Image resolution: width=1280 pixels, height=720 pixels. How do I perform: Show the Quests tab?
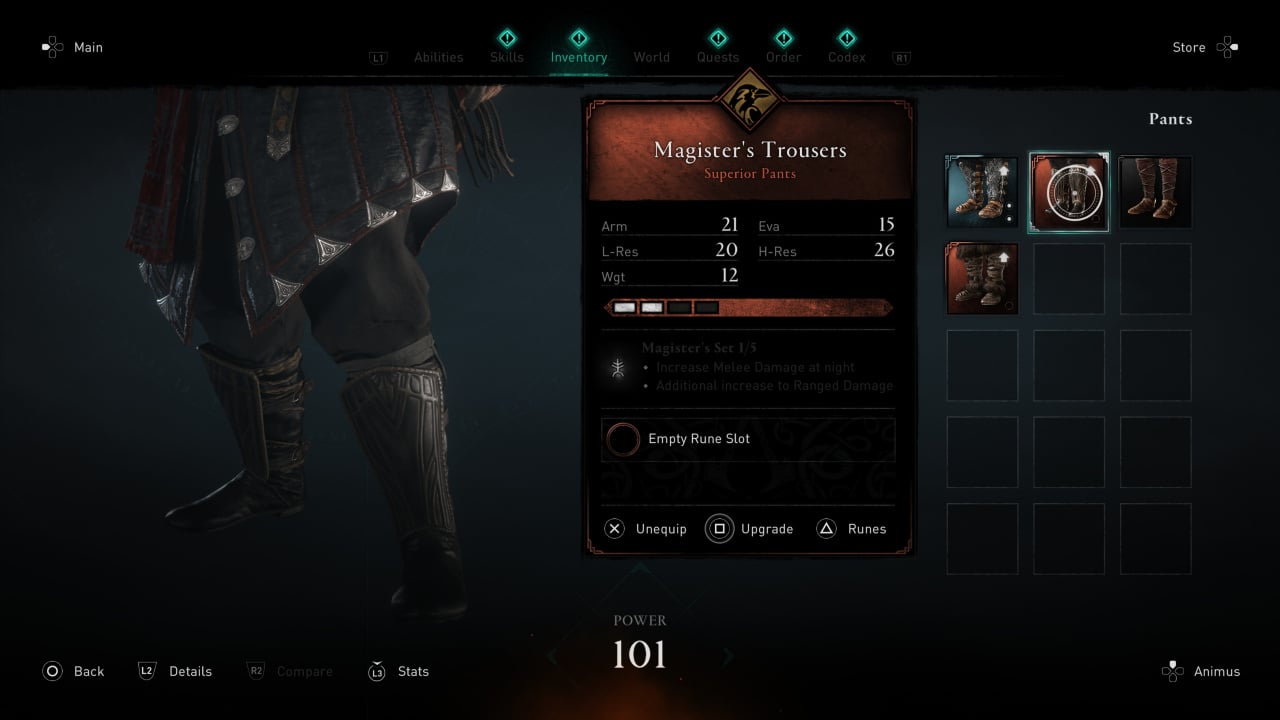click(718, 57)
